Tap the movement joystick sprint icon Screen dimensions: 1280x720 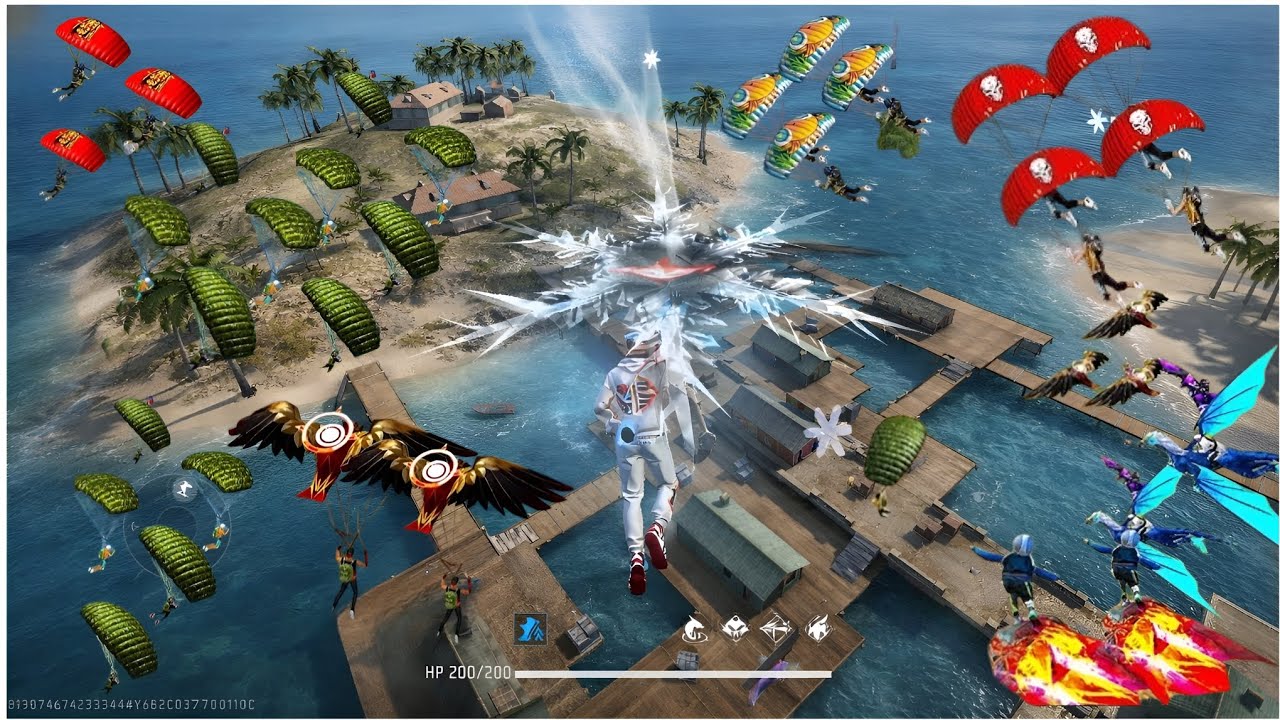coord(184,489)
